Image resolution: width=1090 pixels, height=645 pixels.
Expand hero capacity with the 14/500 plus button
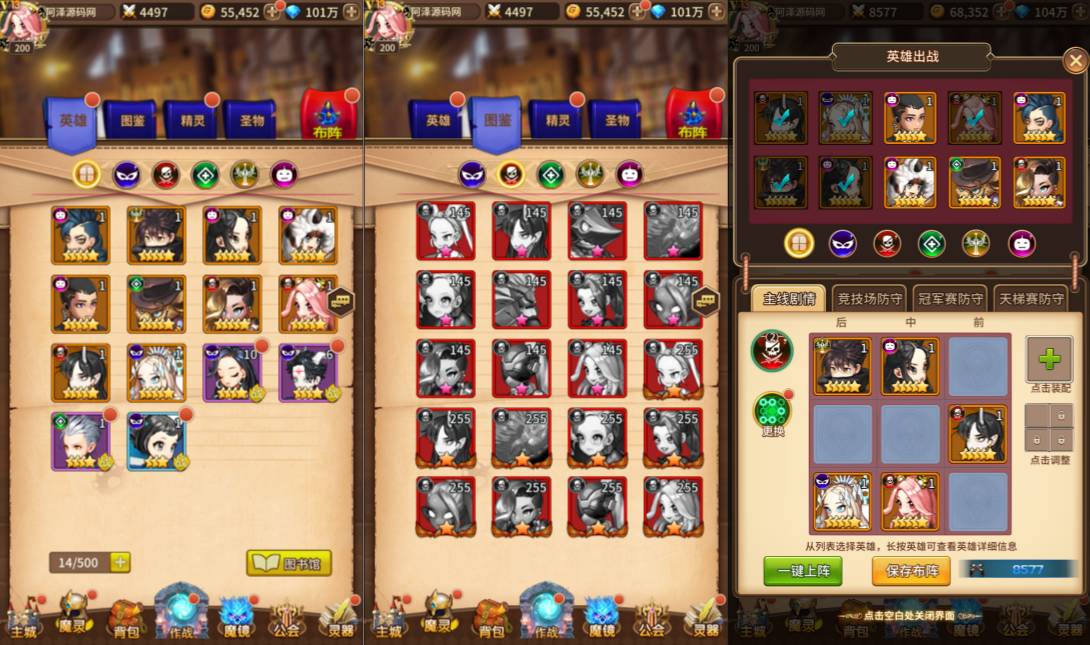120,563
